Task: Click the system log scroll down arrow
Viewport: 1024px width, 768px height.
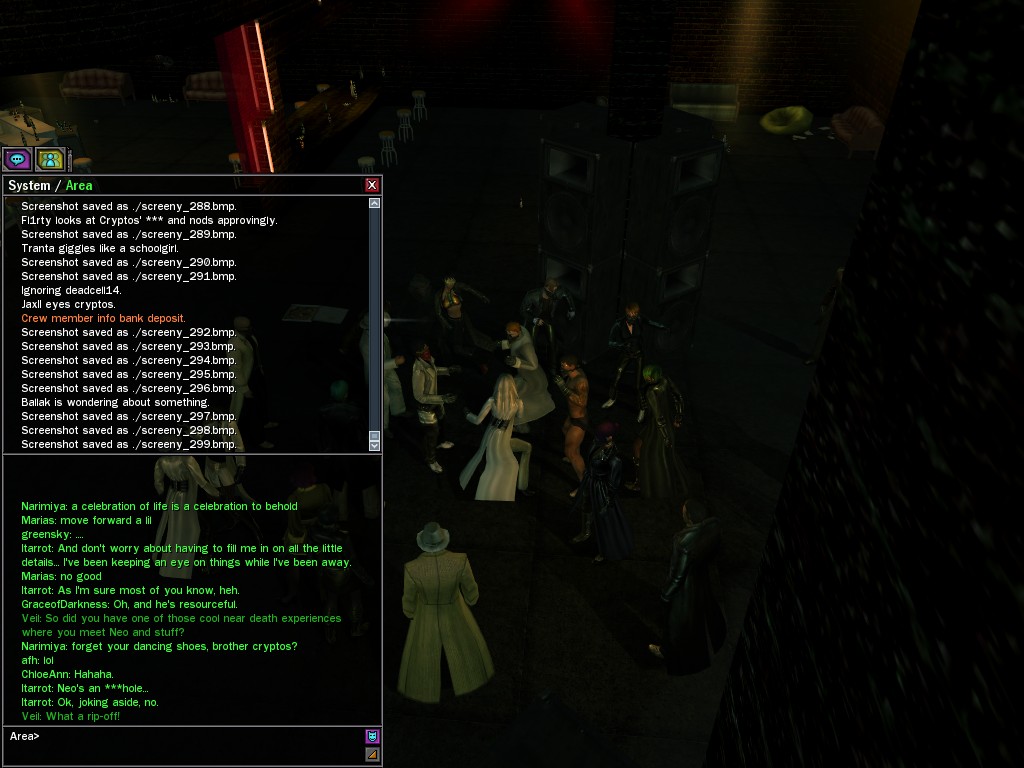Action: coord(375,443)
